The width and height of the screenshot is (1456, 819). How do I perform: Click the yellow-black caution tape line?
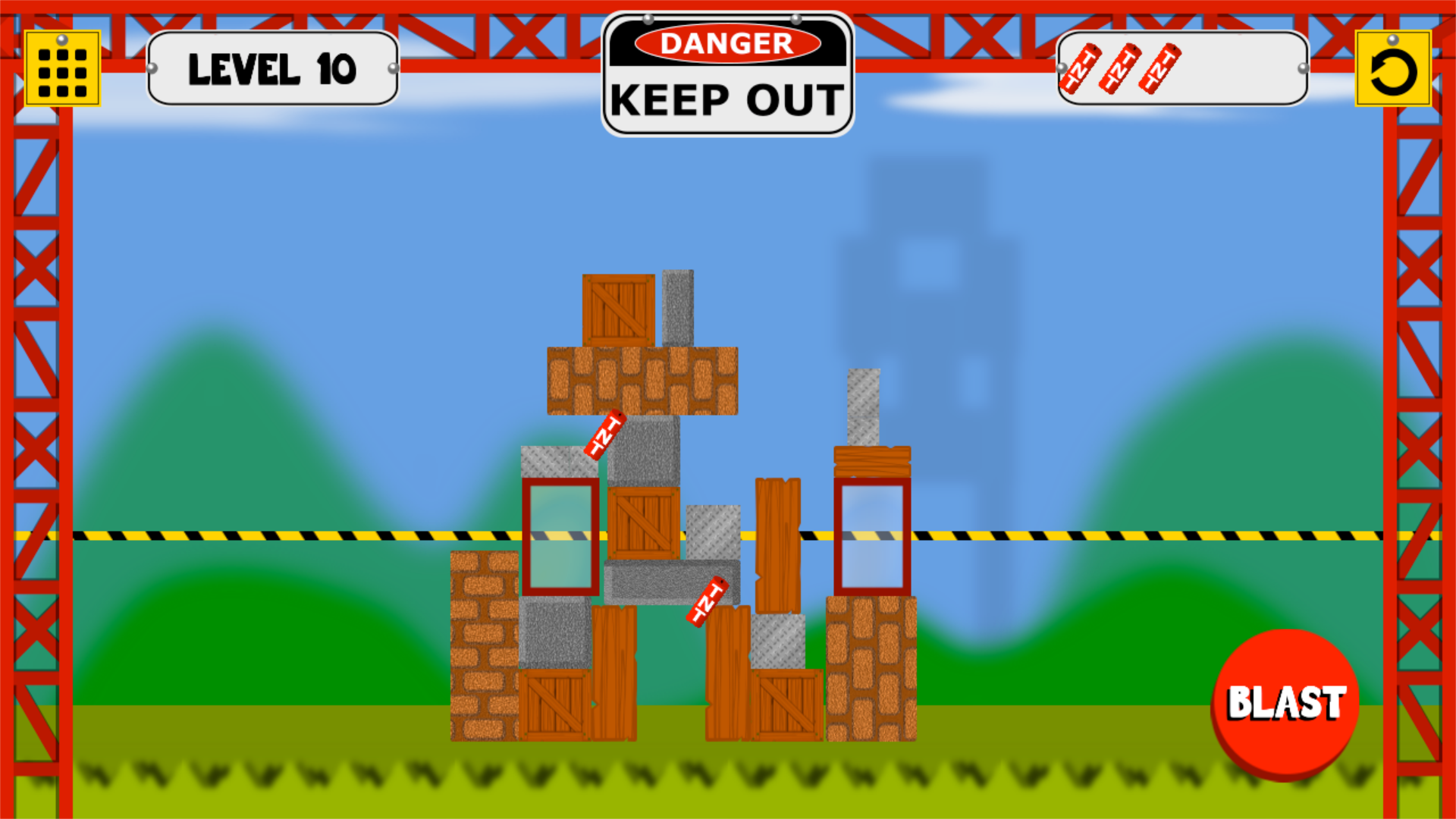[x=303, y=536]
